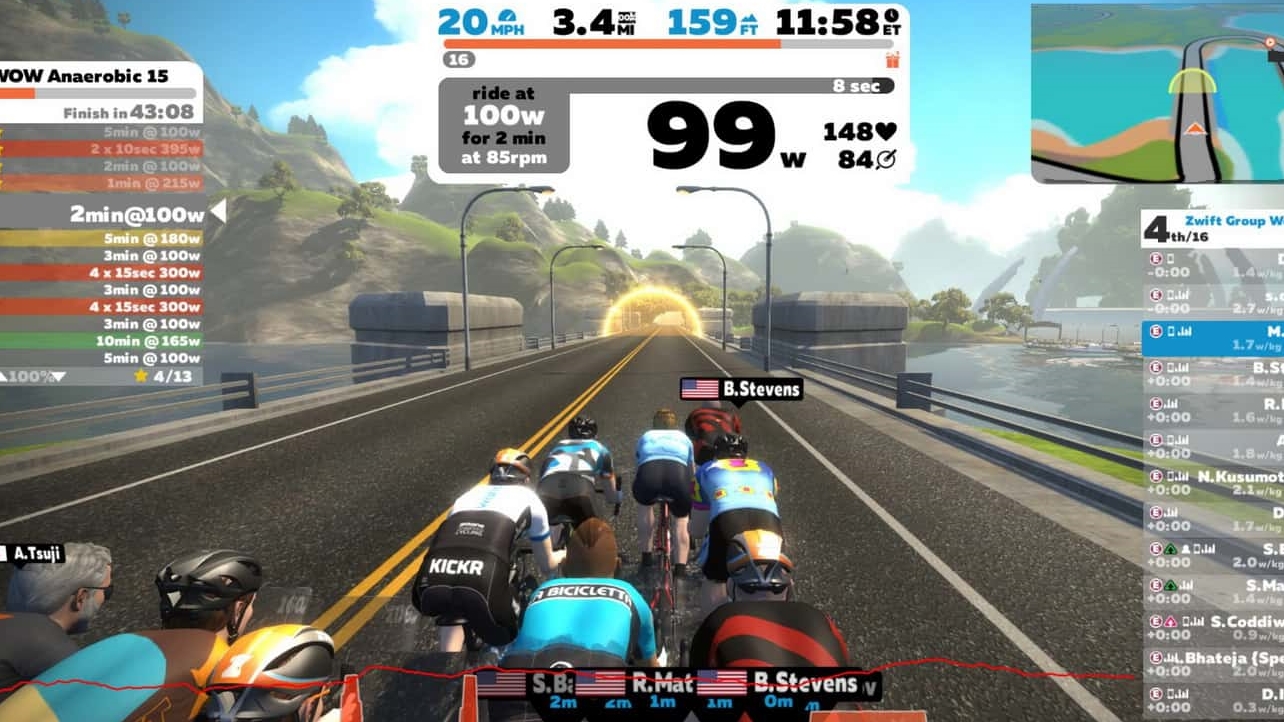Select N.Kusumoto in the rider list
Screen dimensions: 1284x722
click(x=1213, y=484)
